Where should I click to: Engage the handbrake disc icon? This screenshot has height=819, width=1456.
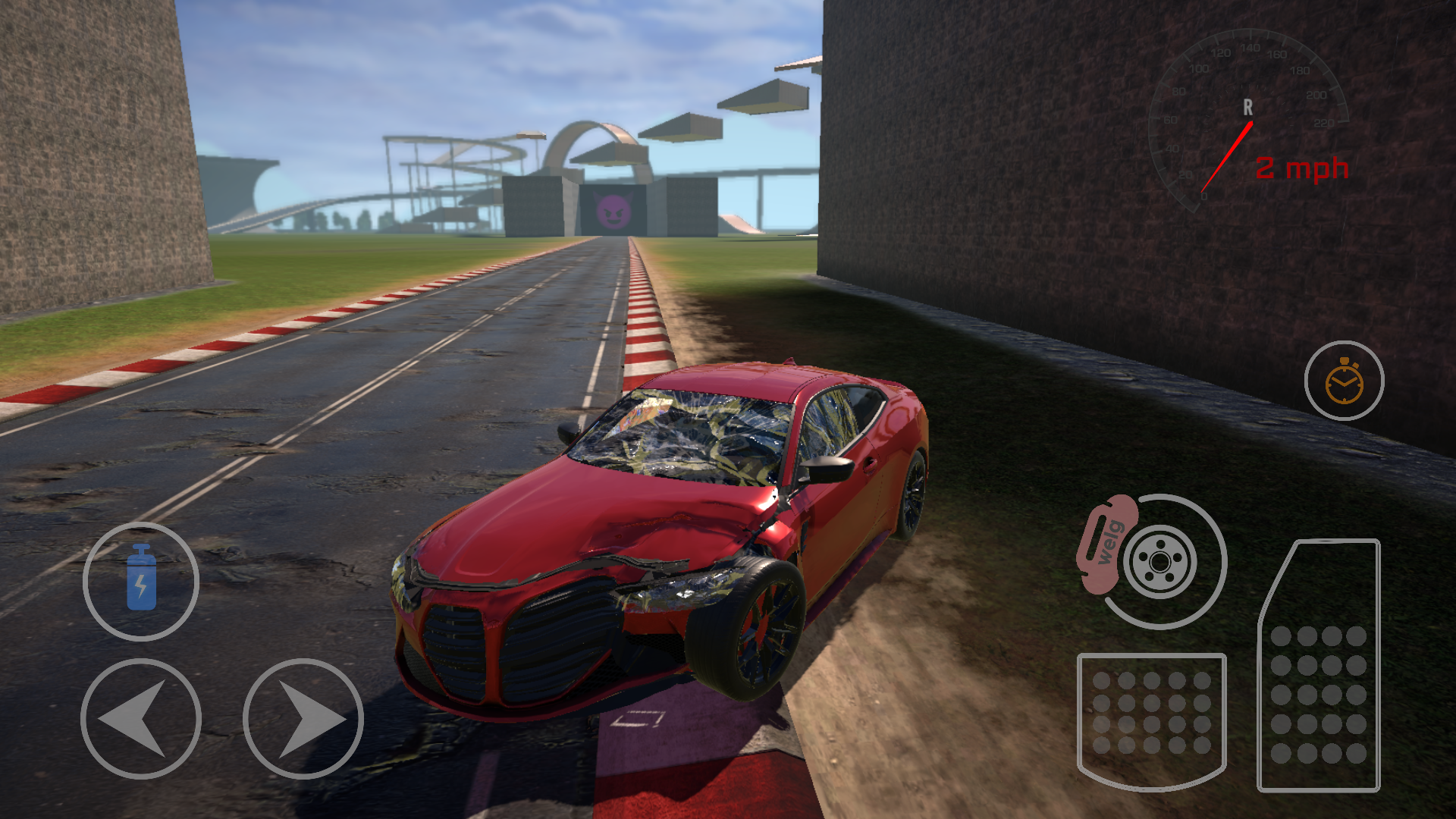1153,561
